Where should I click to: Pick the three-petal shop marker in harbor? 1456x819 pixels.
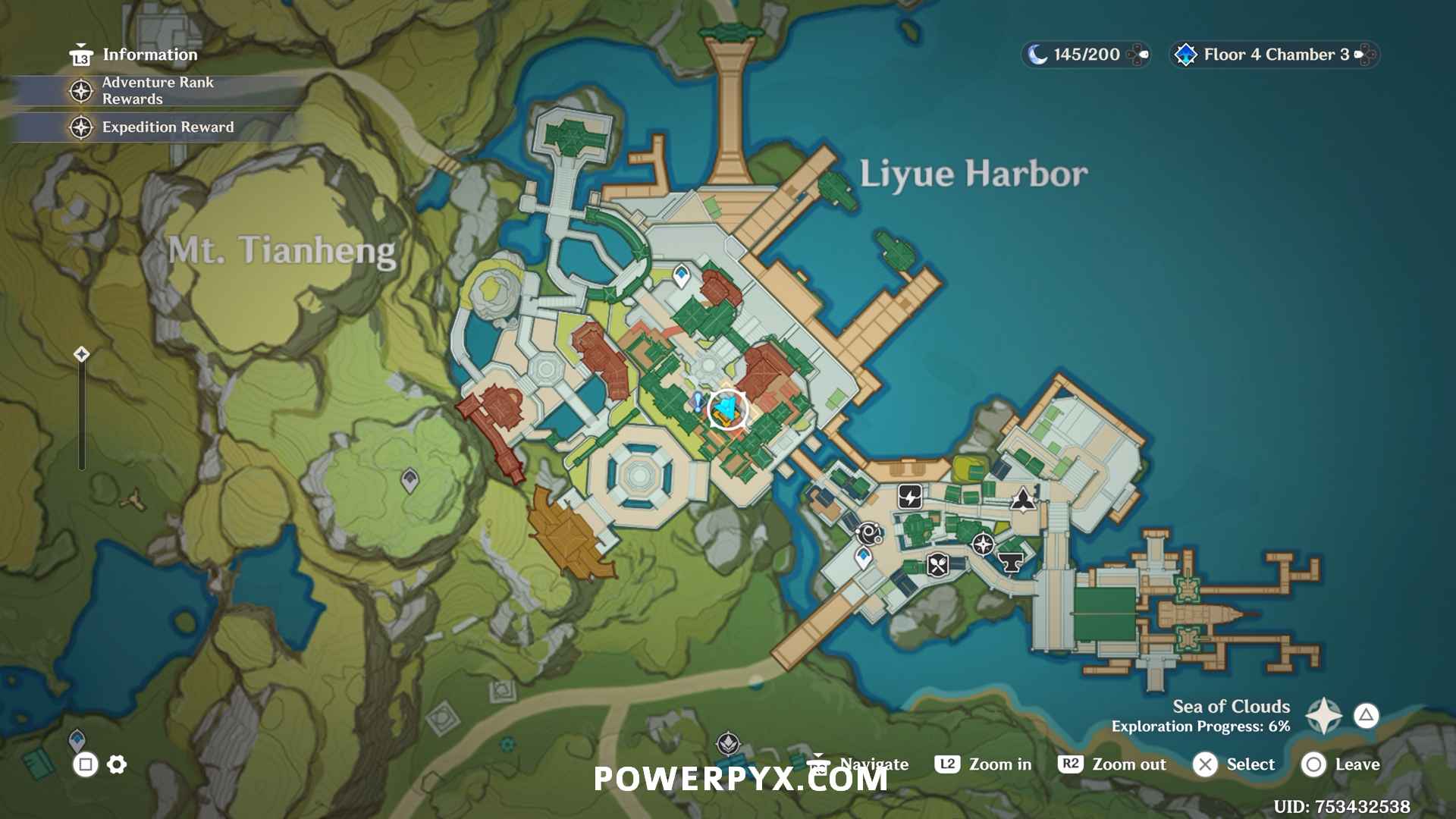[x=1022, y=499]
